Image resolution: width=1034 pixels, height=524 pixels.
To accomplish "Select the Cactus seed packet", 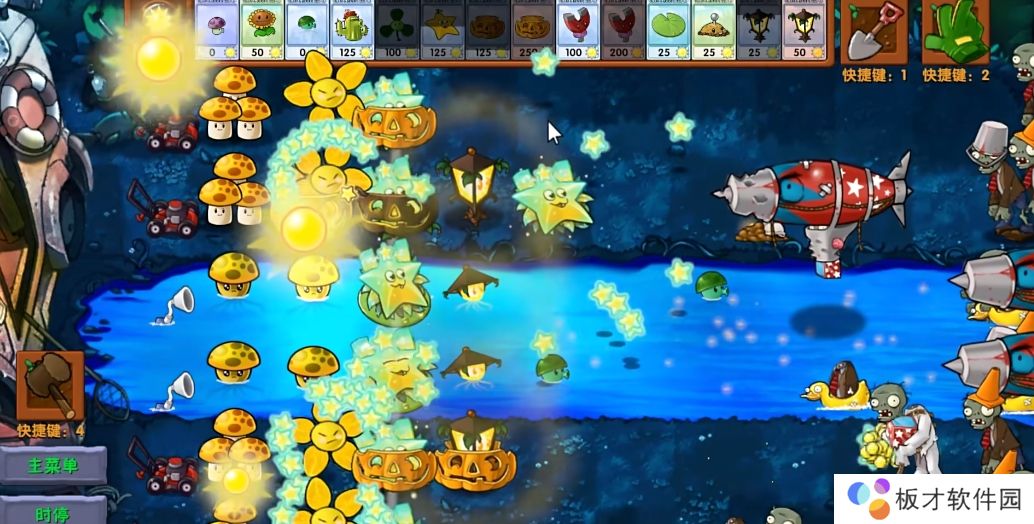I will pos(352,30).
